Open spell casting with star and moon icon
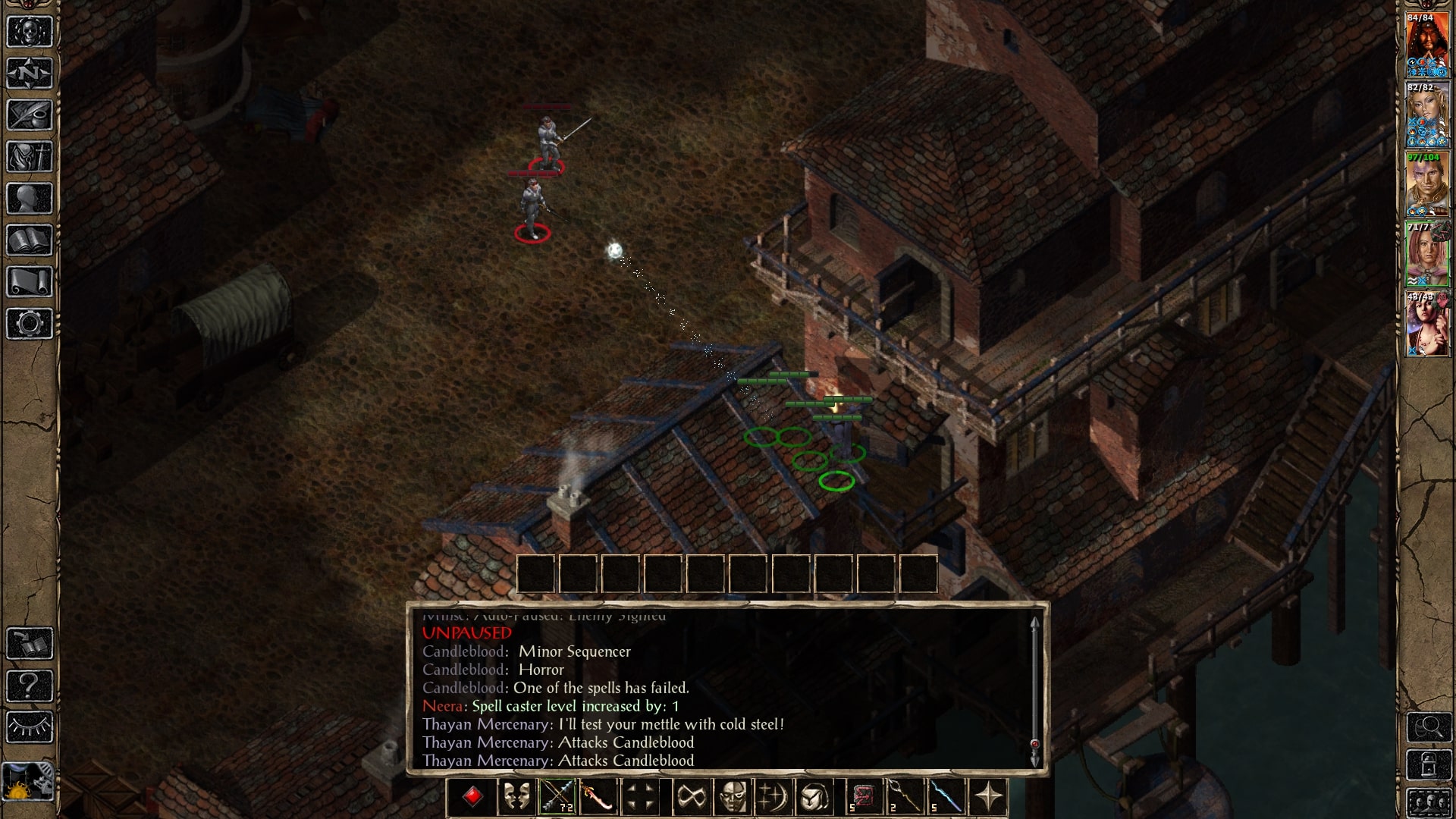 click(773, 797)
